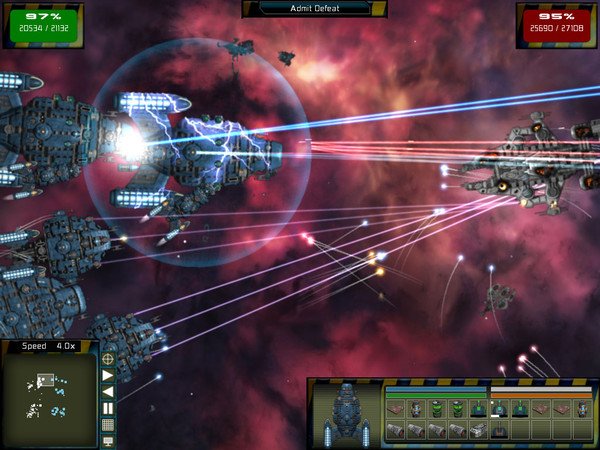Click on the battle minimap
600x450 pixels.
50,396
